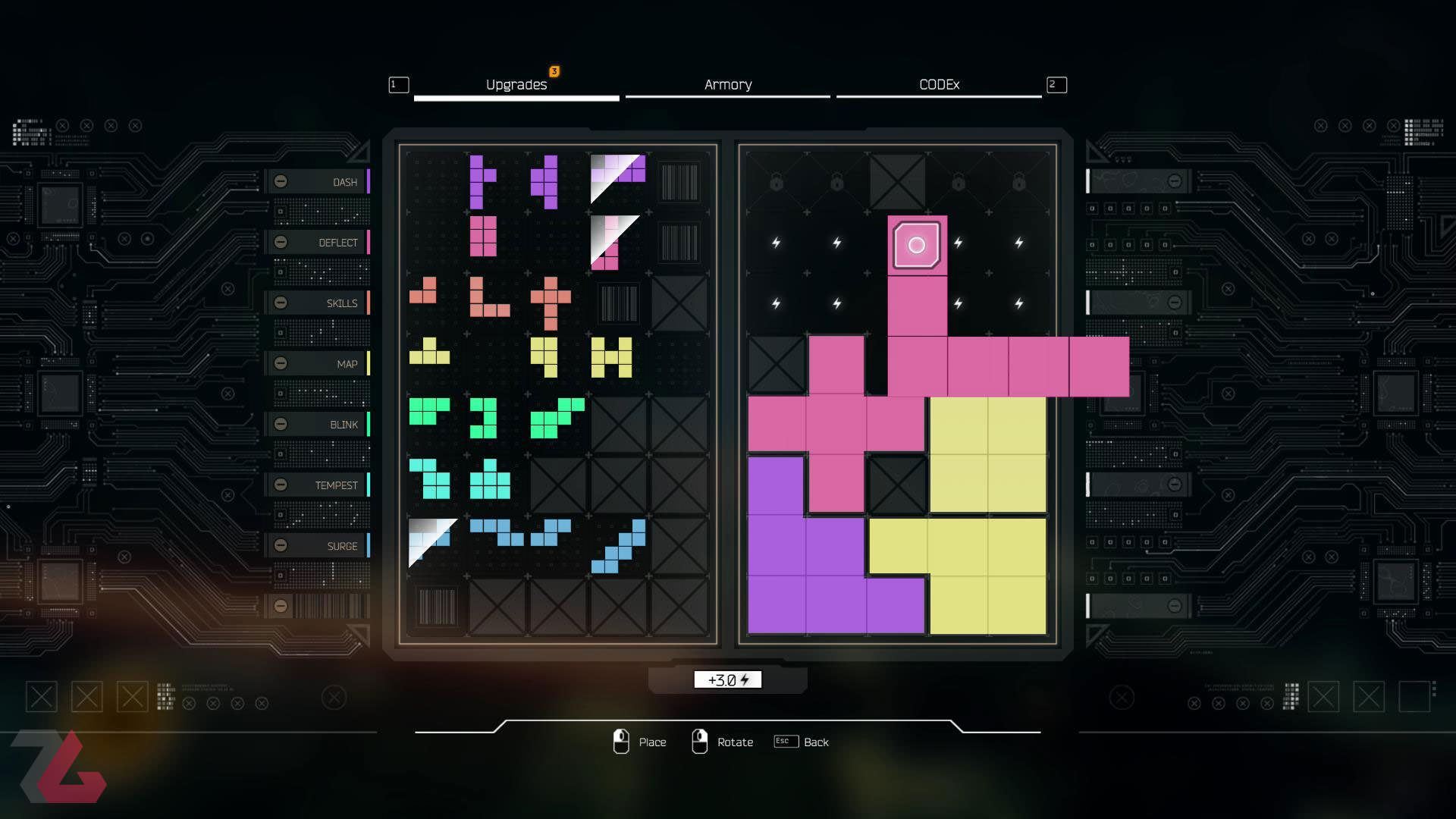This screenshot has width=1456, height=819.
Task: Select the salmon plus-shaped Skills piece
Action: click(x=551, y=302)
